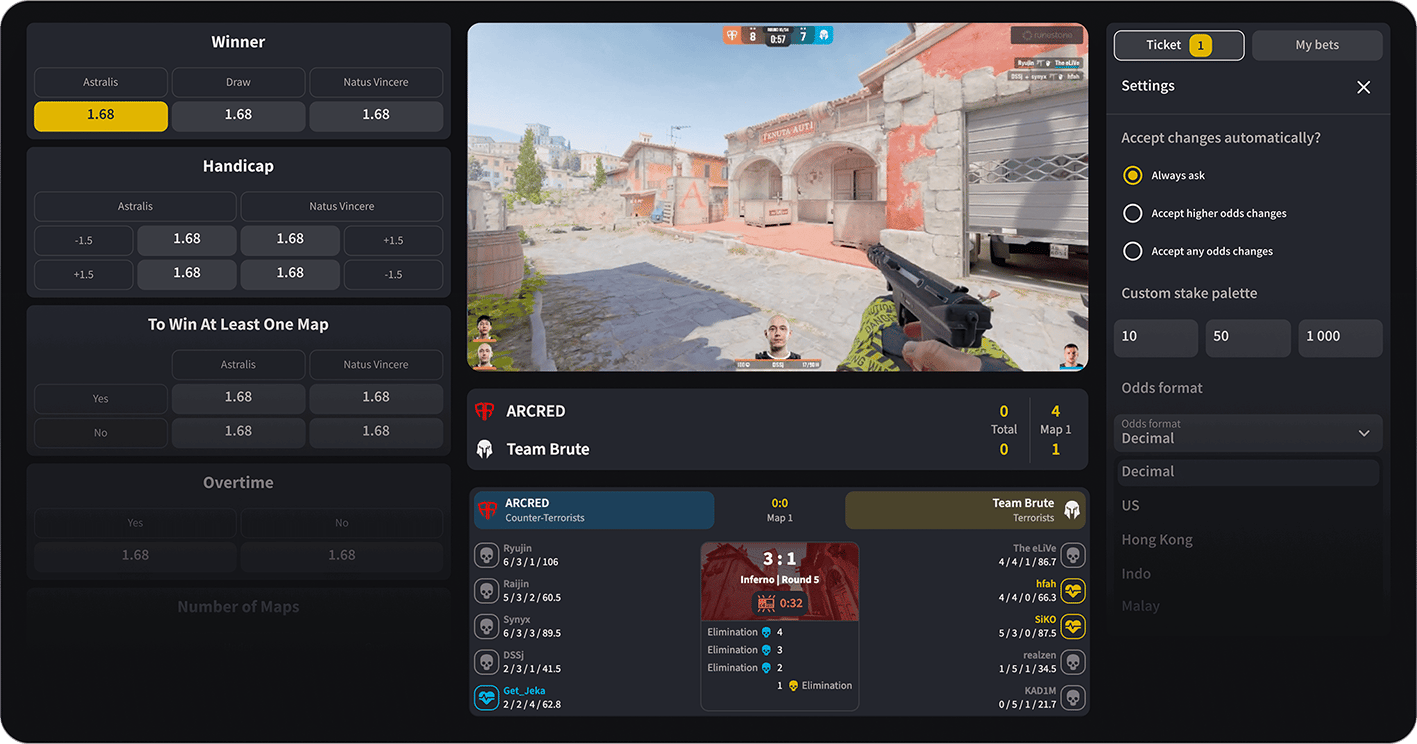Select Overtime Yes odds
The height and width of the screenshot is (744, 1417).
tap(135, 555)
